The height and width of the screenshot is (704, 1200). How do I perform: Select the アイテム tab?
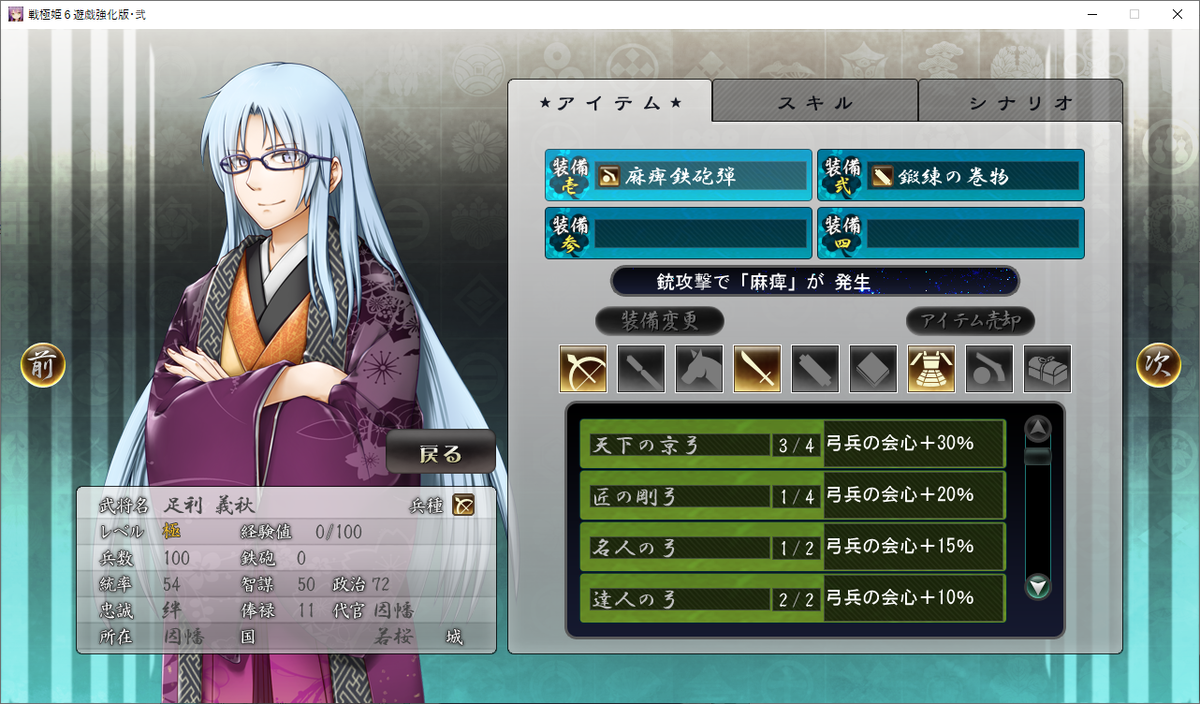(610, 102)
